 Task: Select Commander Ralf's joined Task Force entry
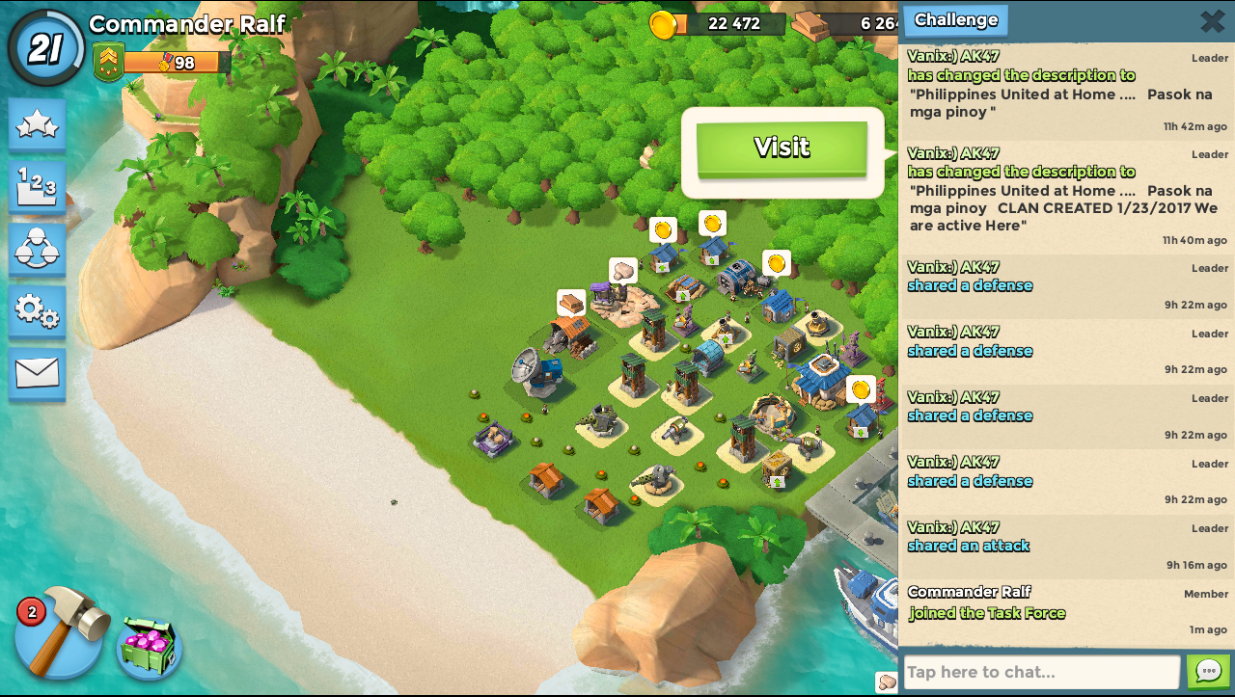1066,610
